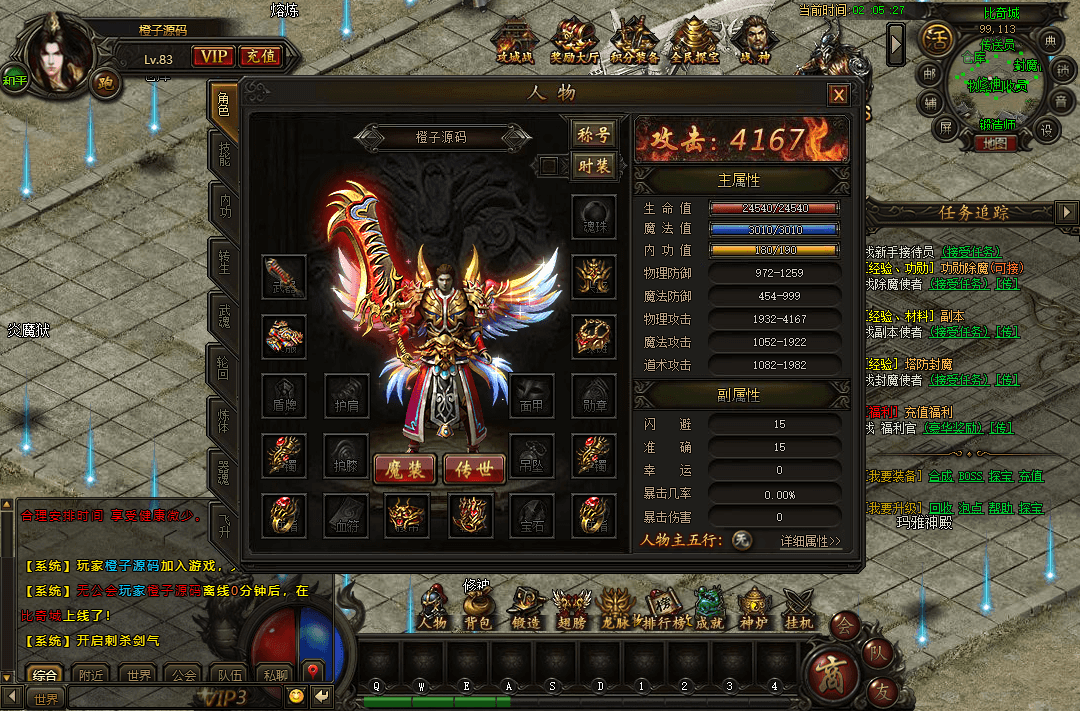The image size is (1080, 711).
Task: Switch chat to the 世界 world tab
Action: point(139,675)
